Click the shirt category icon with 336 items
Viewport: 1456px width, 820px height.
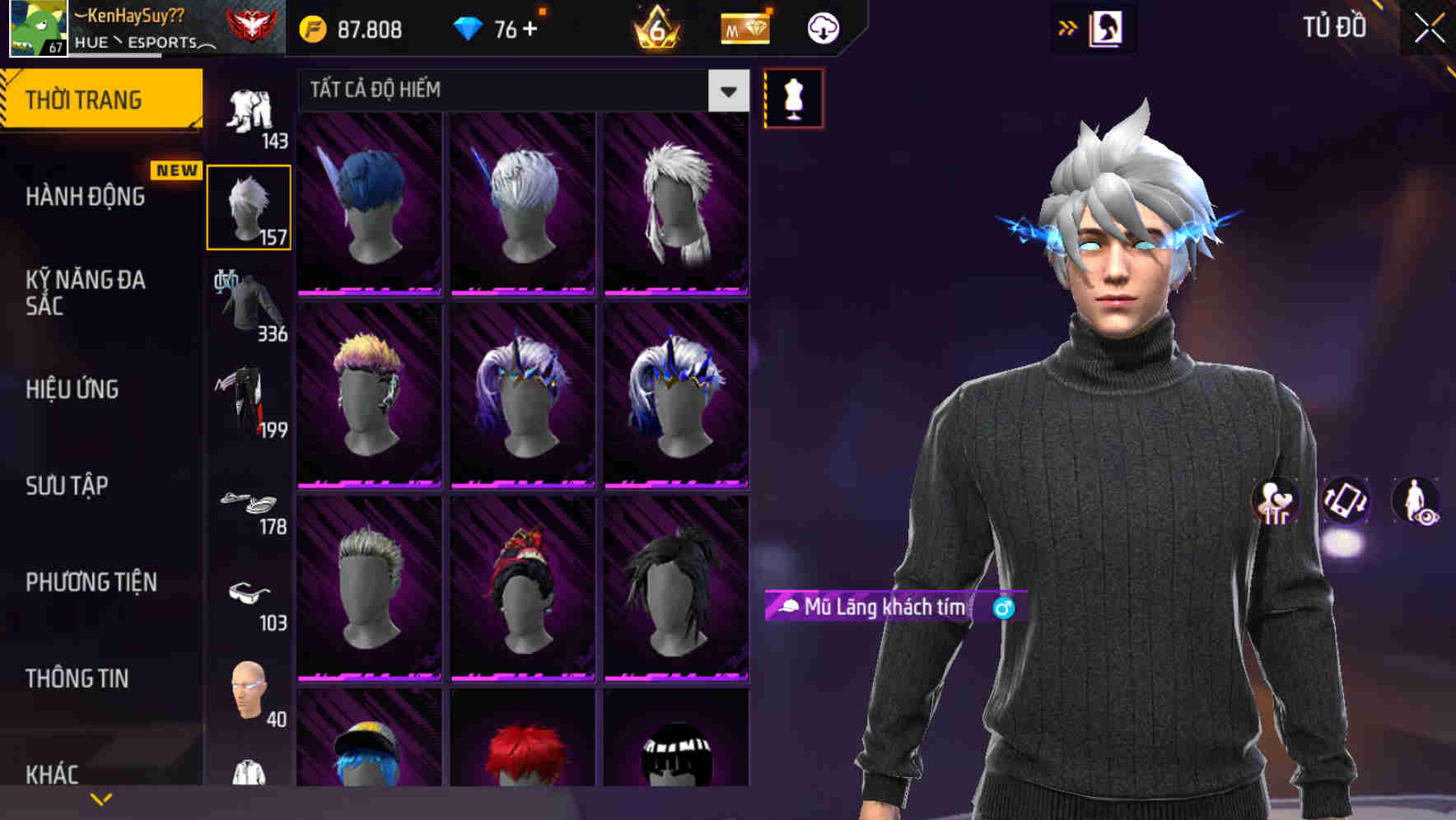point(248,303)
